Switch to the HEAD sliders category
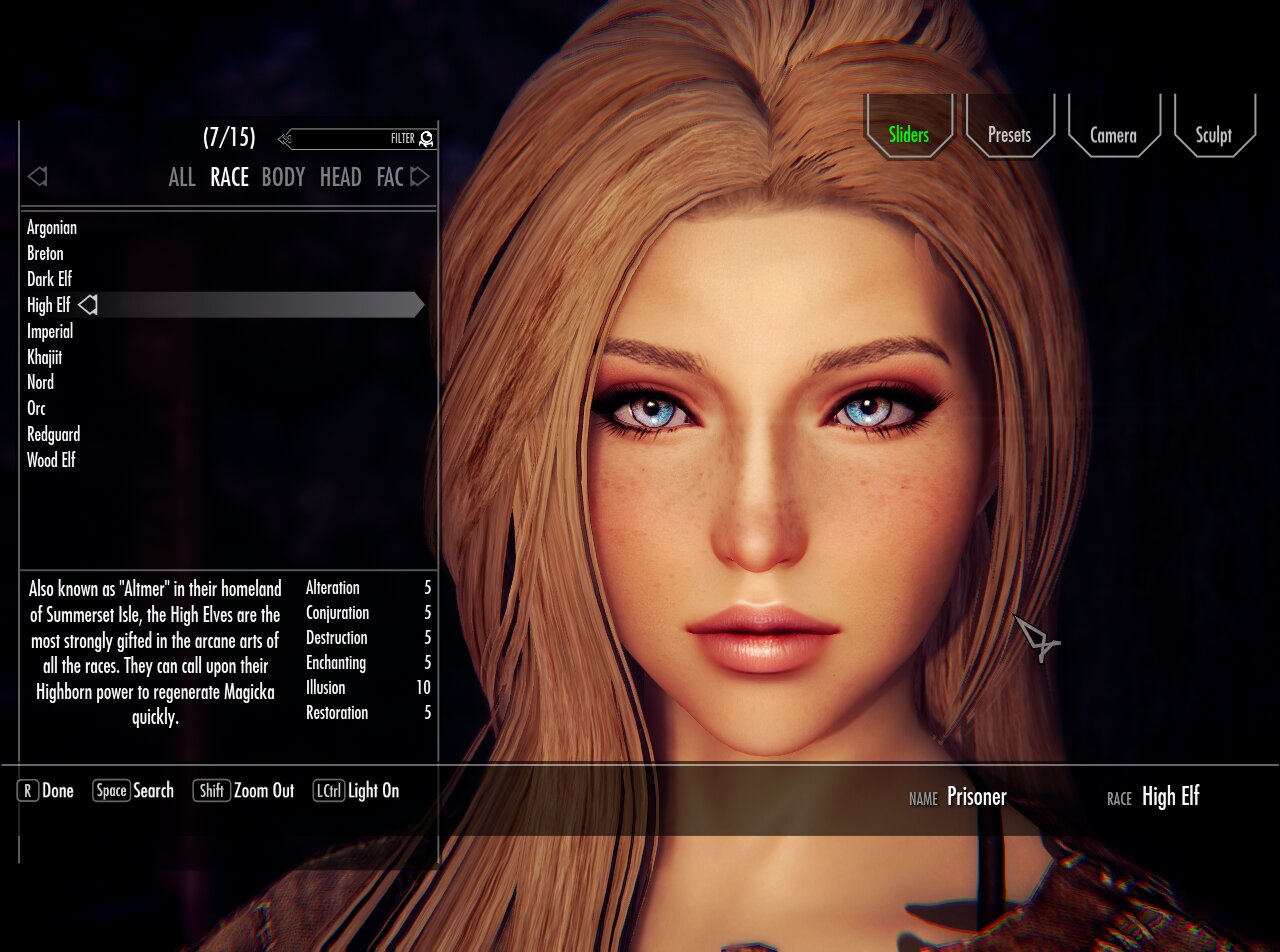This screenshot has height=952, width=1280. [339, 177]
